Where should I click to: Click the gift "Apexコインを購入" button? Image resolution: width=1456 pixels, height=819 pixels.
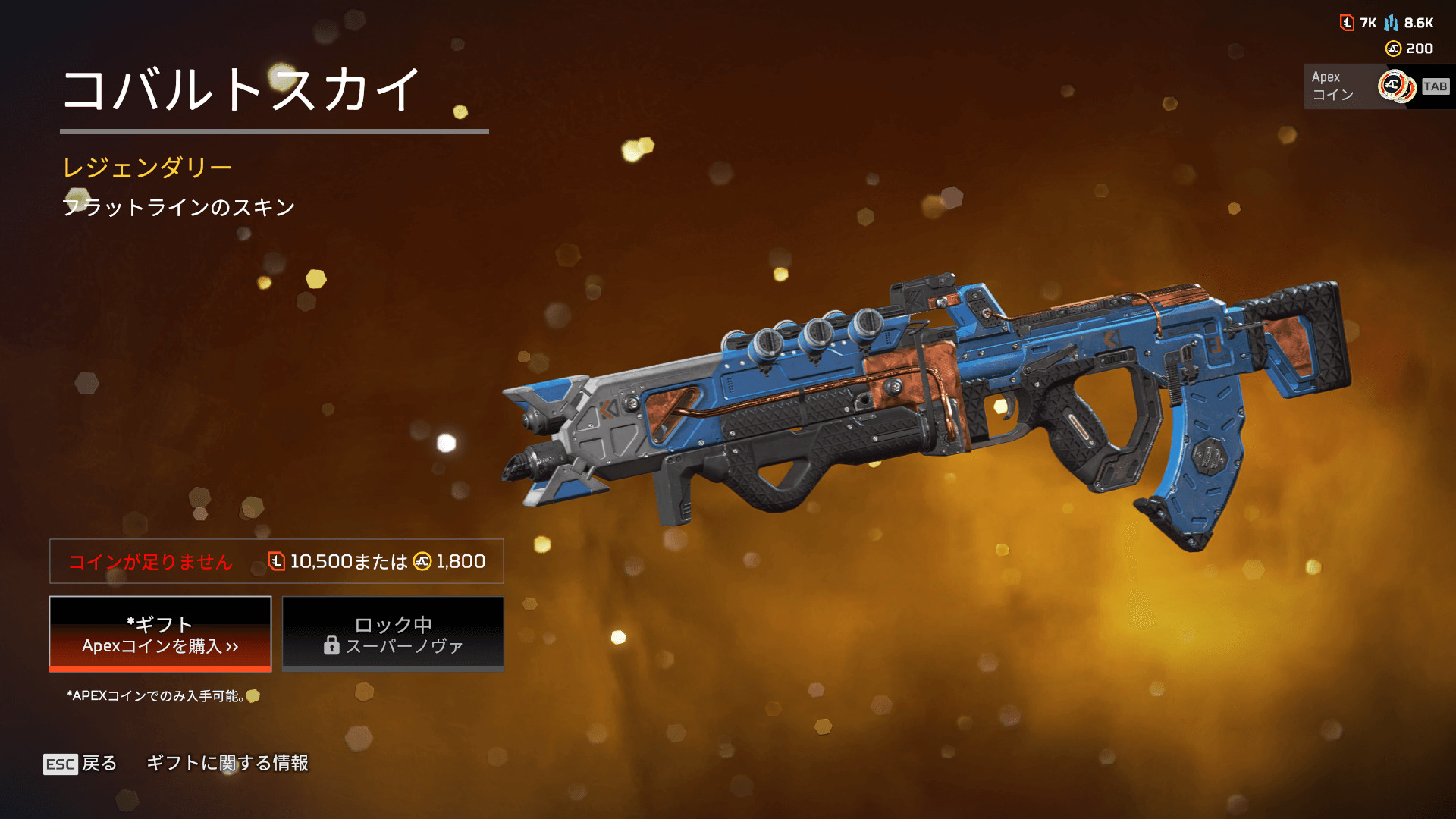pyautogui.click(x=160, y=634)
